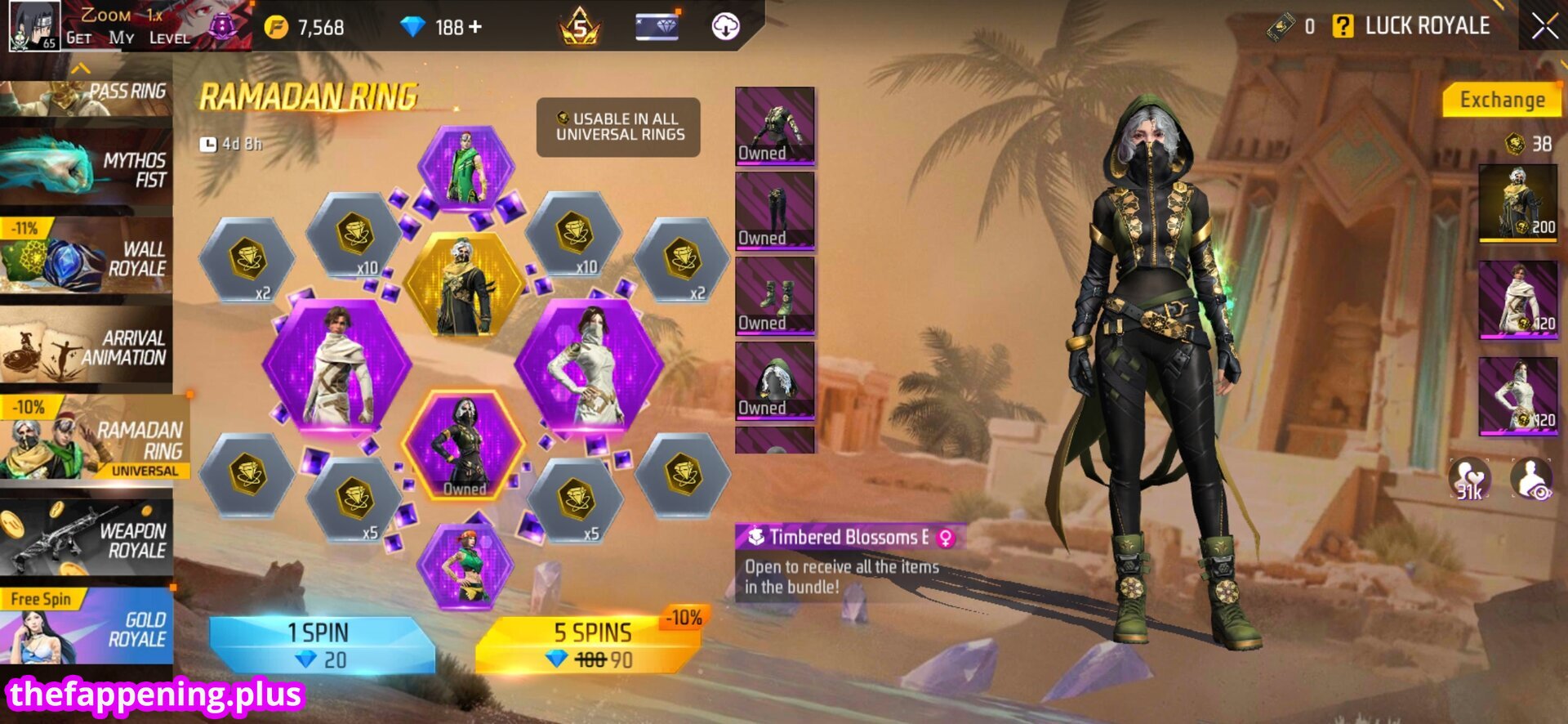Close the Luck Royale screen
Screen dimensions: 1568x724
[1543, 26]
